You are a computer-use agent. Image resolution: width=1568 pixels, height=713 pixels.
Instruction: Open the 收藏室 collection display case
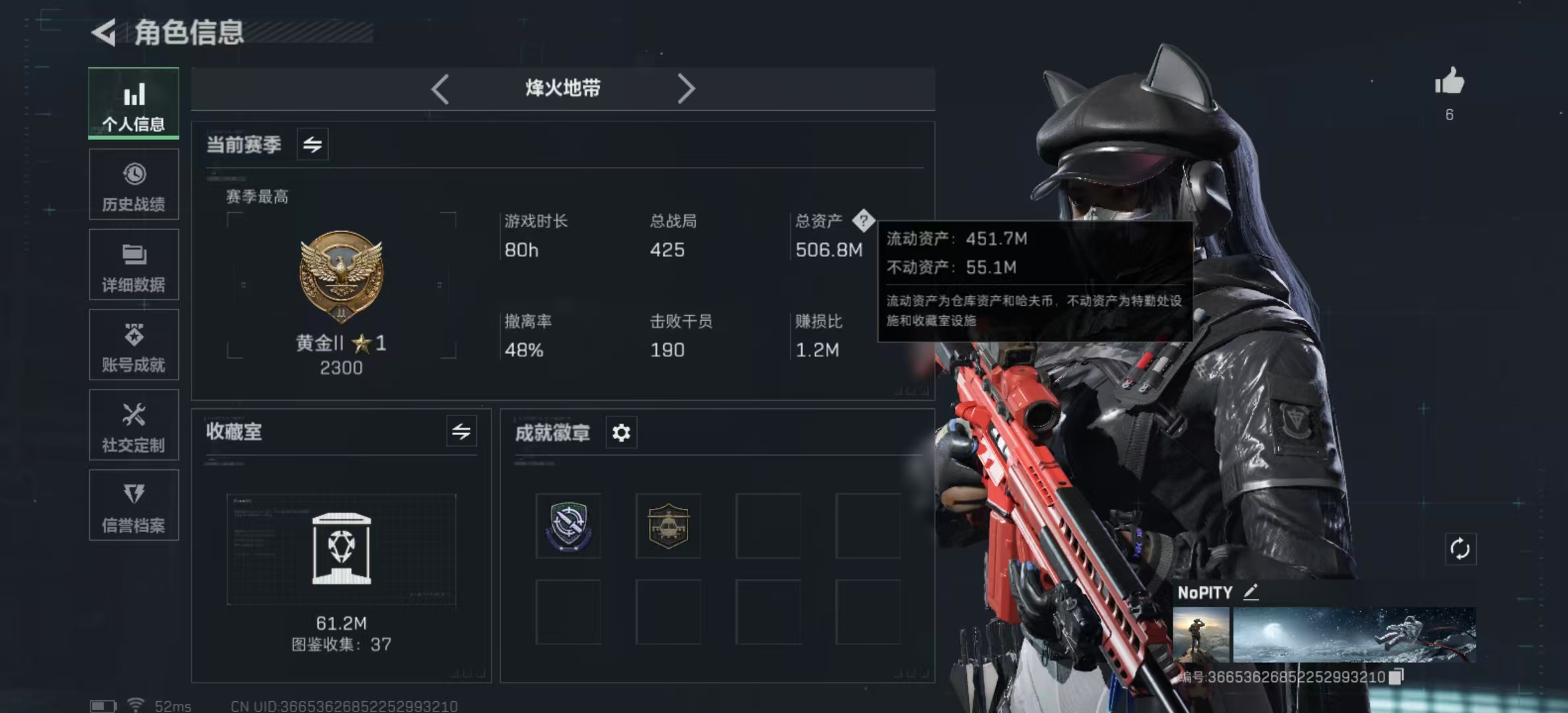pyautogui.click(x=341, y=549)
